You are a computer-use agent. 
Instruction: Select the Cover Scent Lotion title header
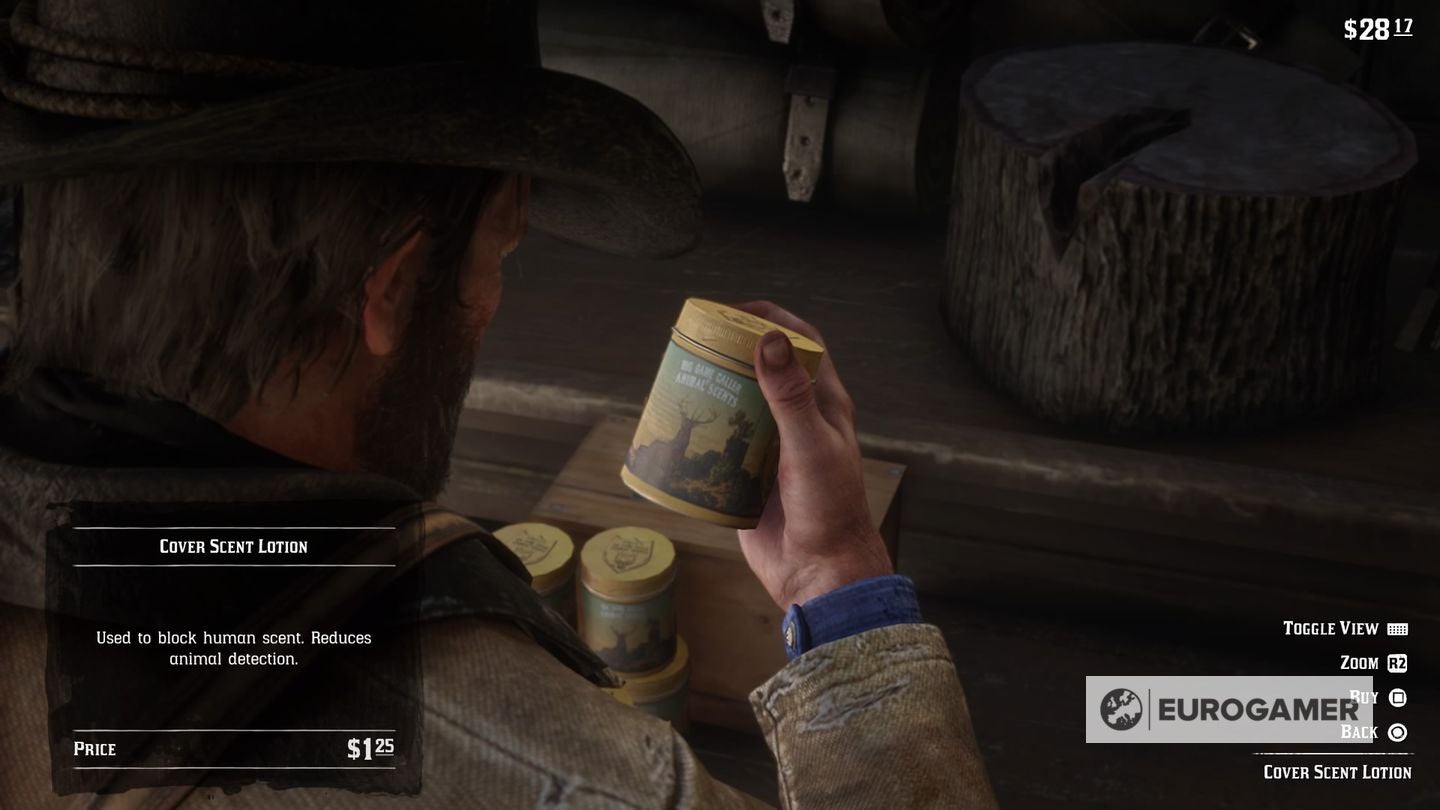click(x=232, y=546)
